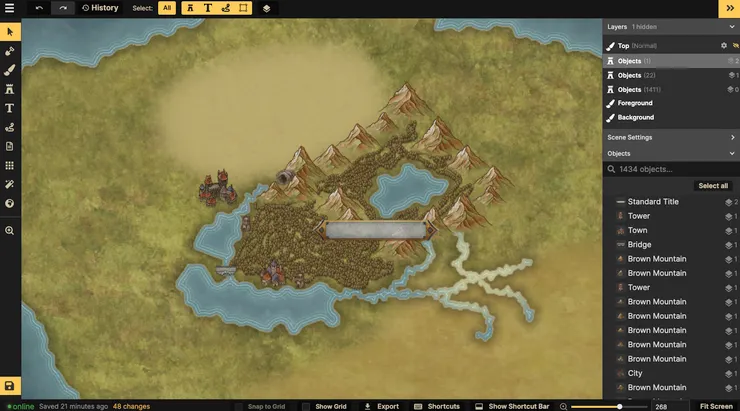This screenshot has width=740, height=411.
Task: Collapse the right panel with the double arrow
Action: [728, 8]
